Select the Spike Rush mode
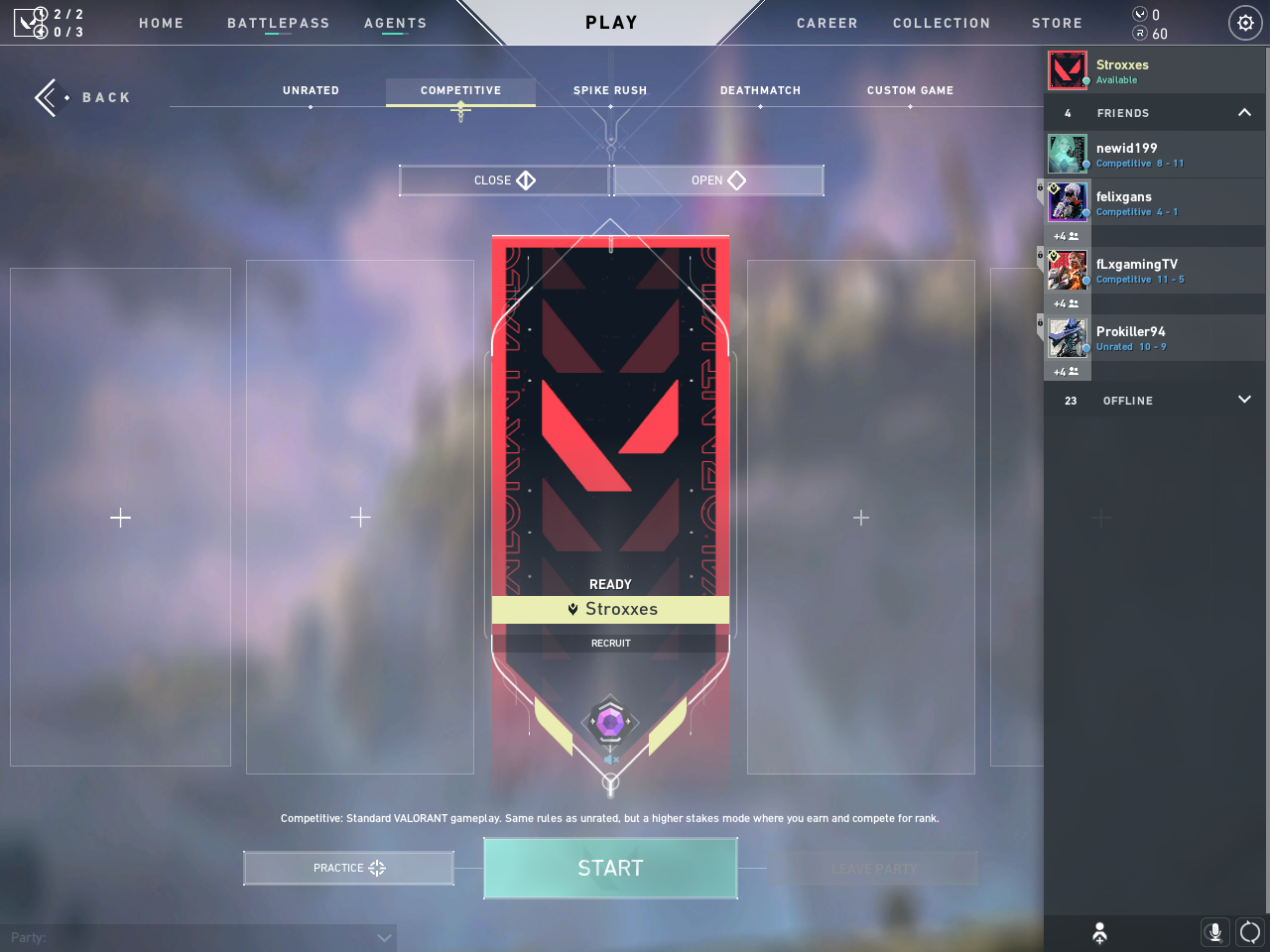 pyautogui.click(x=610, y=90)
